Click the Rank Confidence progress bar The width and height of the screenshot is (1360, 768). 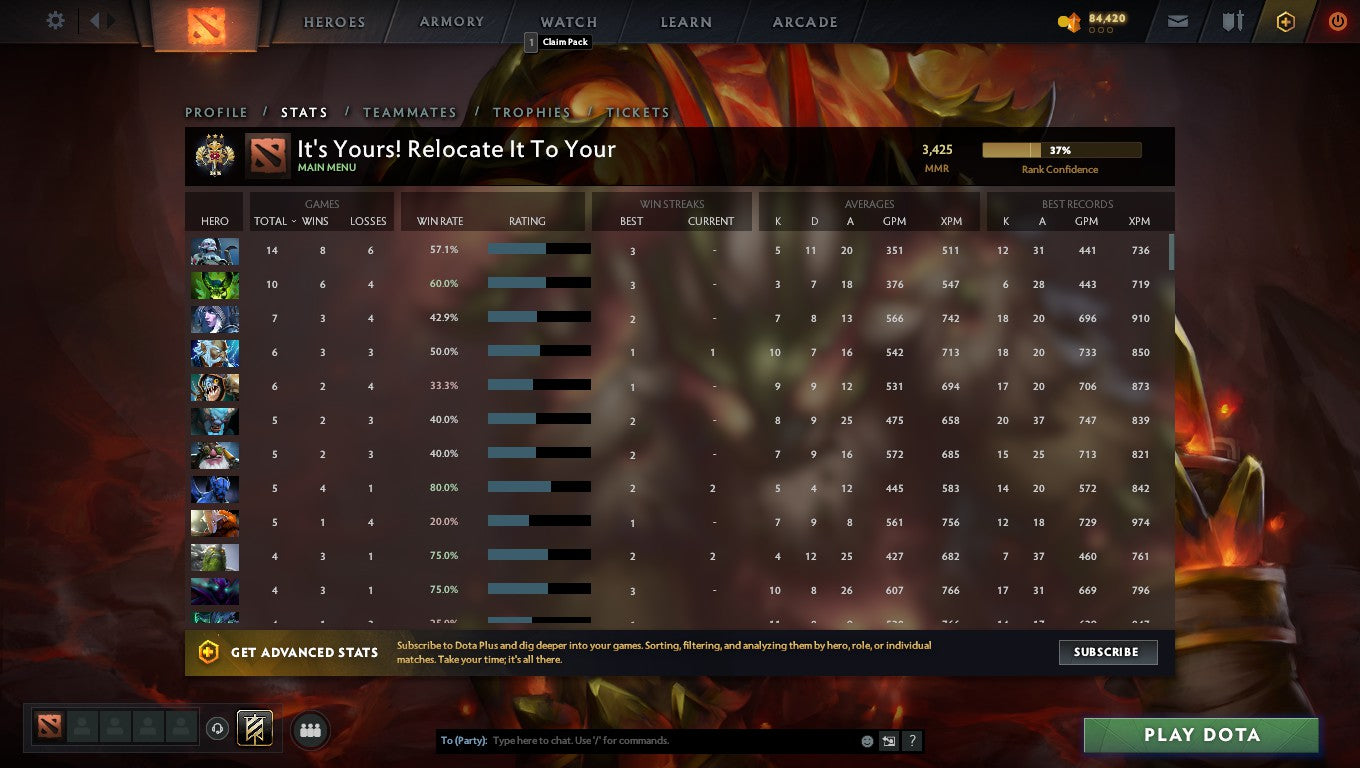[1061, 149]
